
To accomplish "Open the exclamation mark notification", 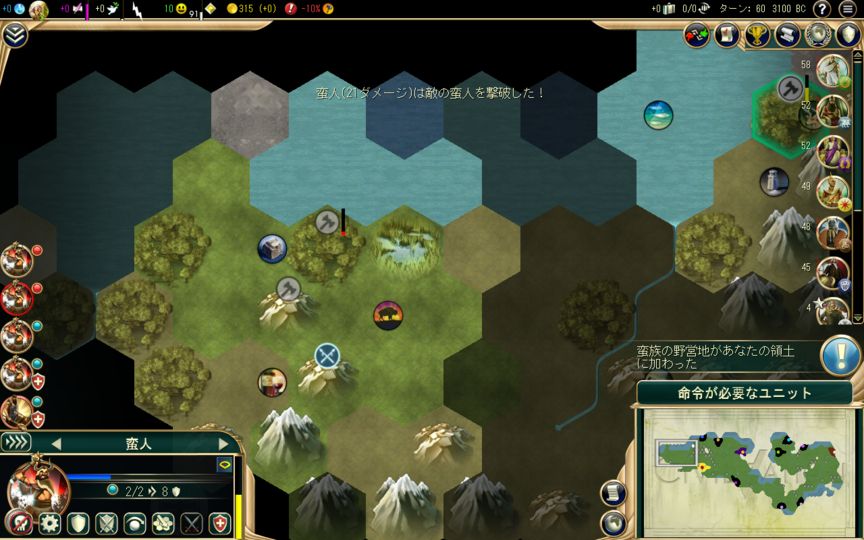I will [x=841, y=356].
